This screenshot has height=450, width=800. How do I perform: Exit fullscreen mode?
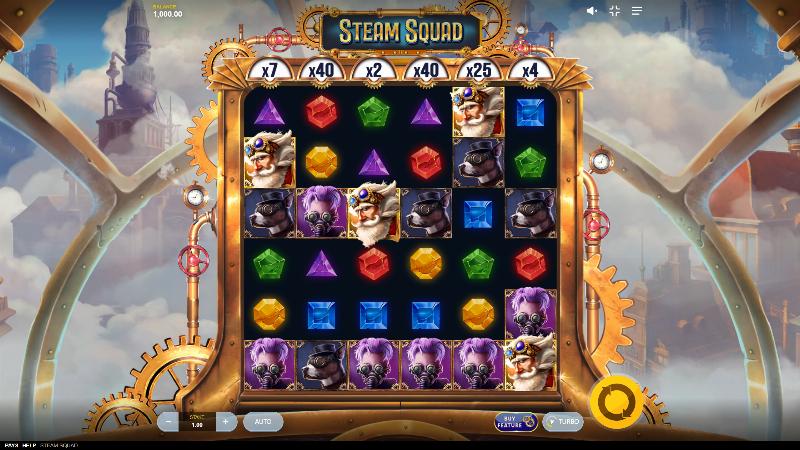[615, 11]
